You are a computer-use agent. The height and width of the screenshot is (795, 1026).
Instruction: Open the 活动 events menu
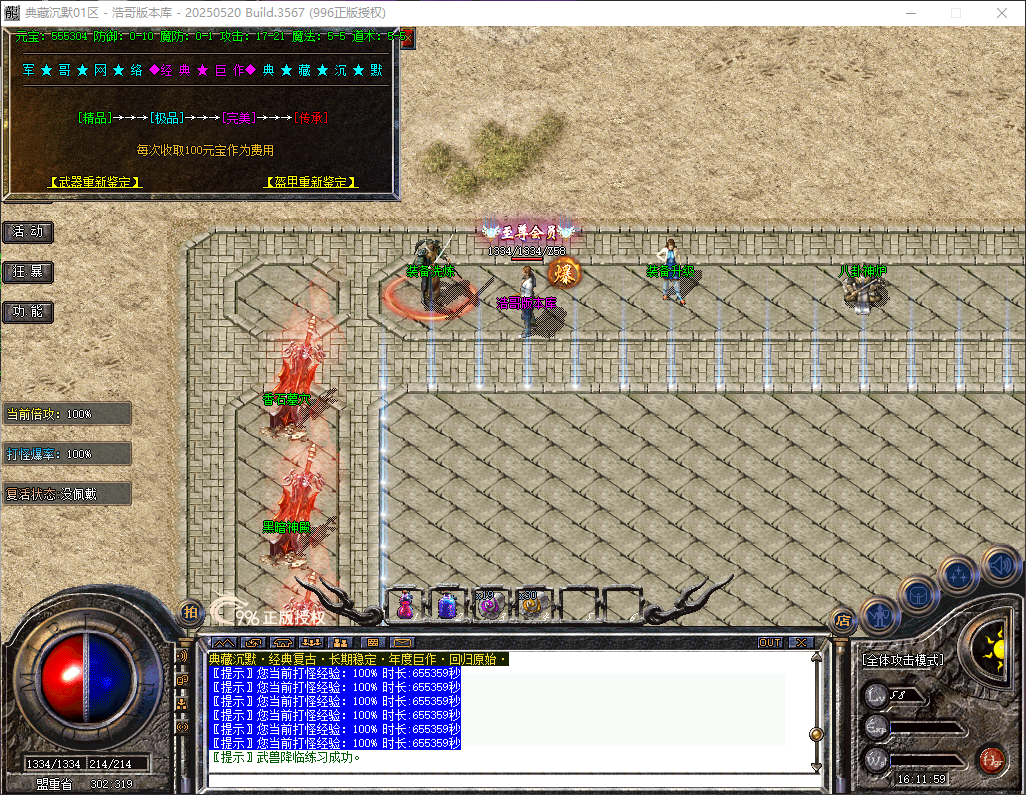(28, 232)
